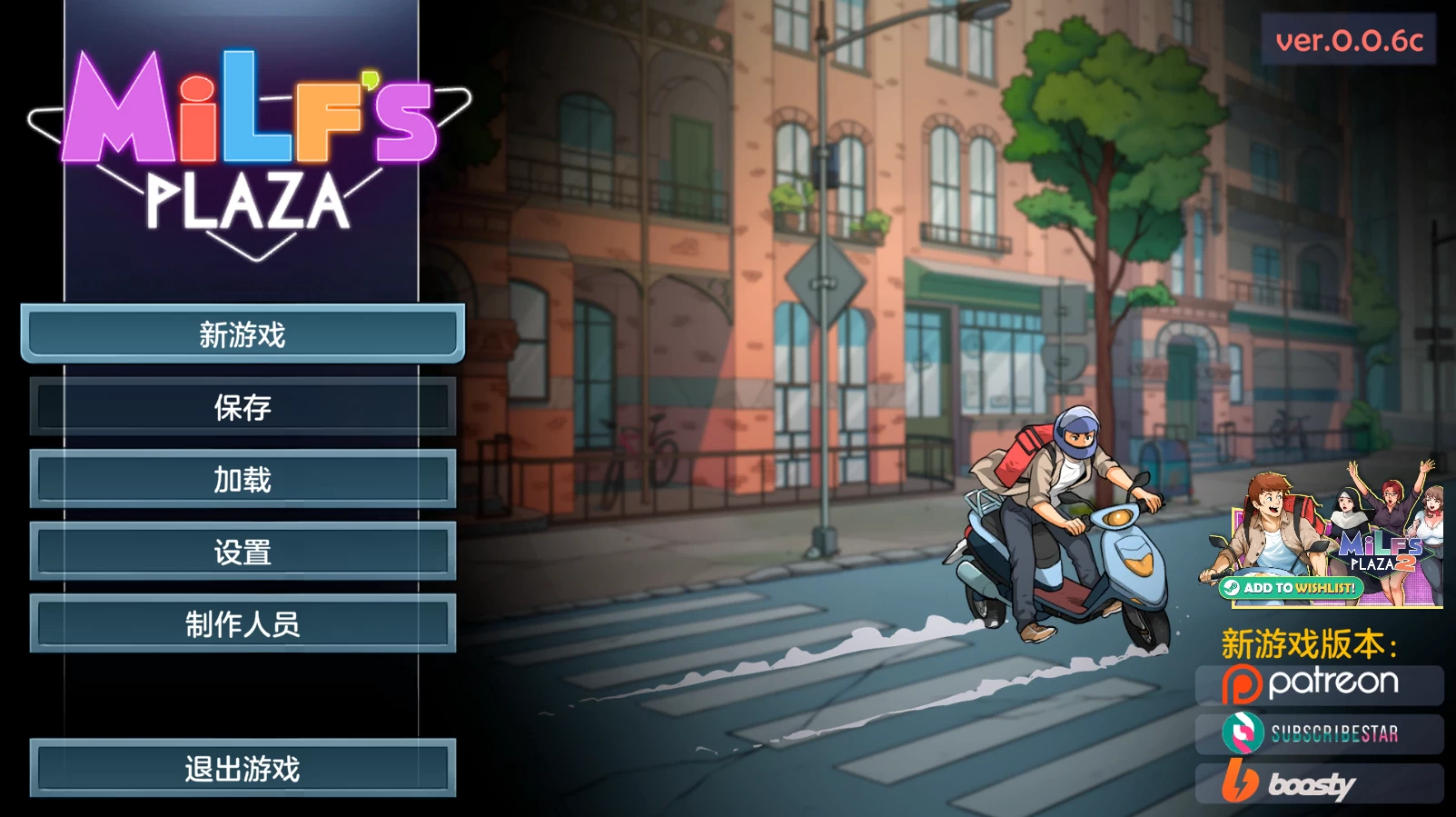
Task: Click 退出游戏 to quit the game
Action: point(243,769)
